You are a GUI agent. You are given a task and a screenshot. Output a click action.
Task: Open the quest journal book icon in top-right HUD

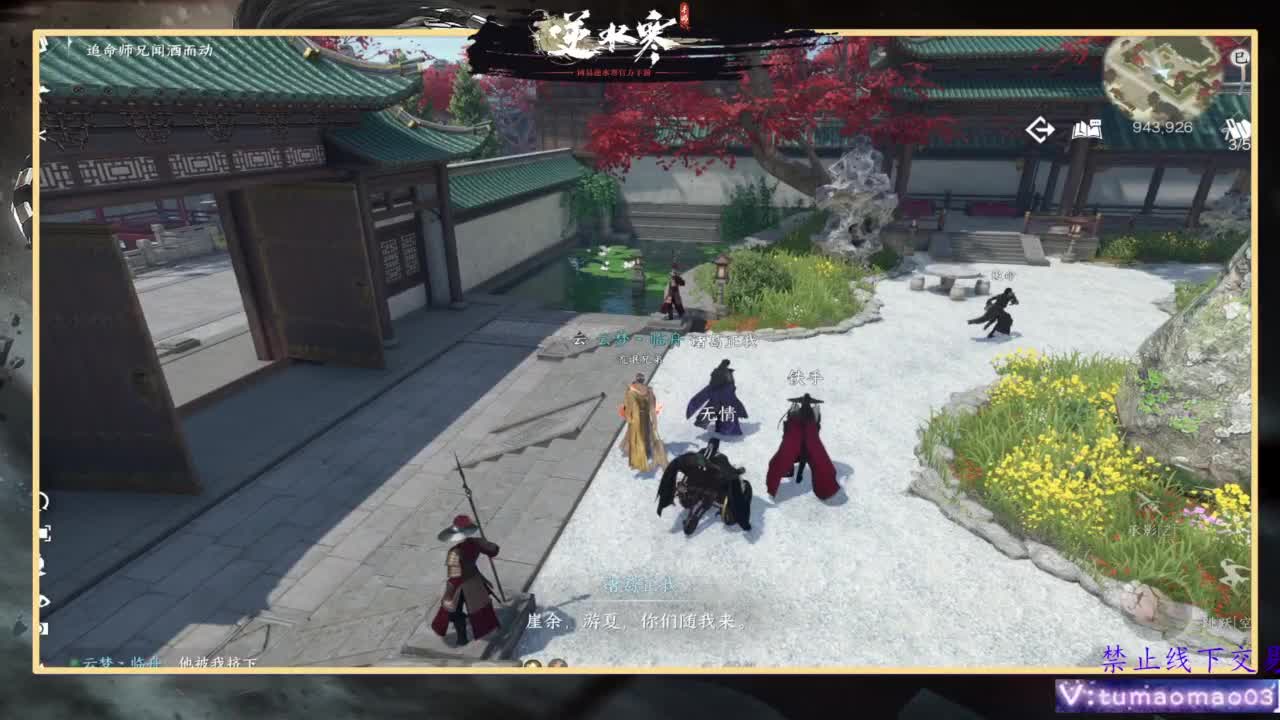coord(1090,130)
